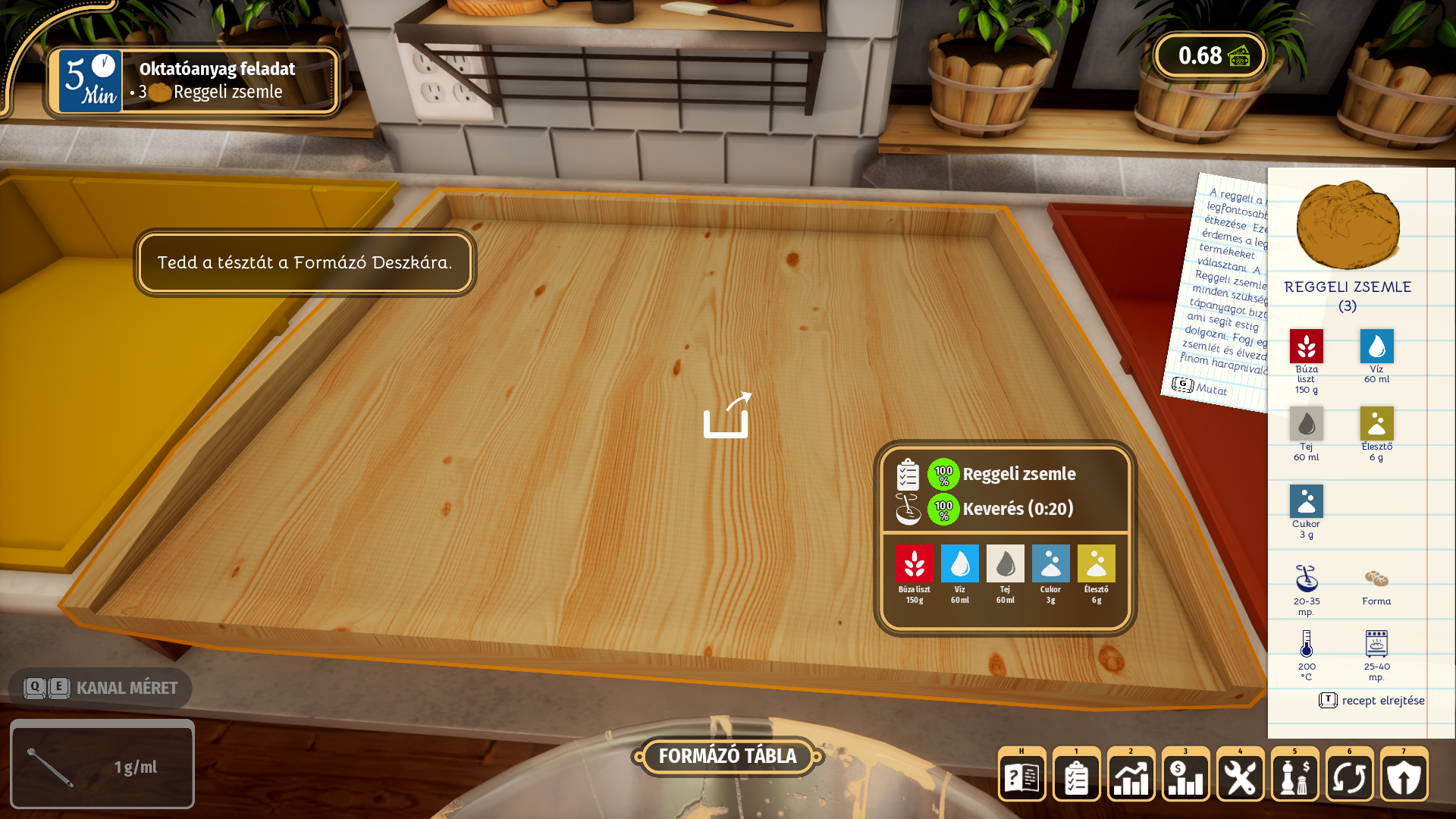Open the wrench and brush customization tools
Image resolution: width=1456 pixels, height=819 pixels.
1240,777
